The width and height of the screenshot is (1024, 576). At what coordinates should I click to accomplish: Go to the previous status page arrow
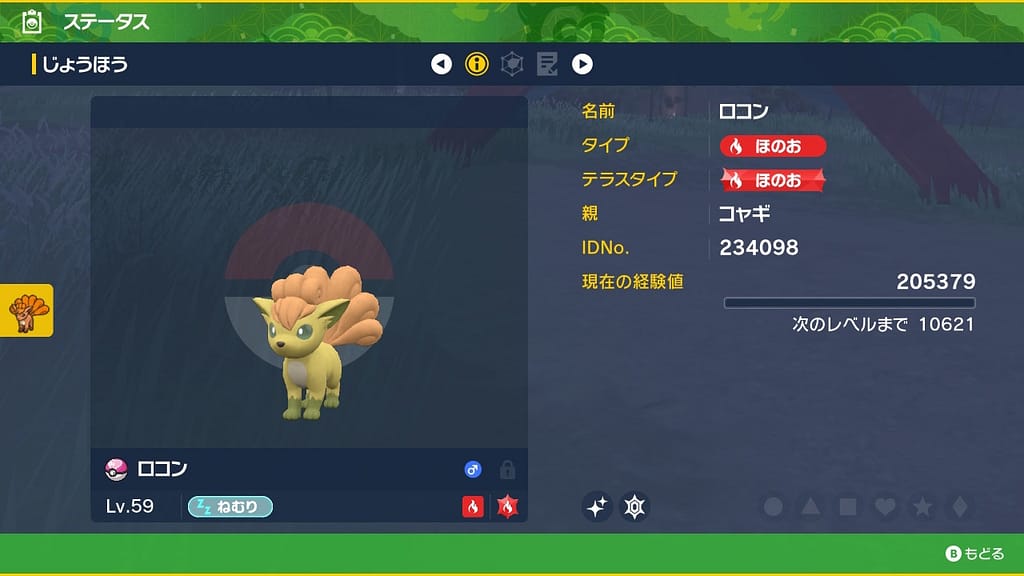coord(441,65)
